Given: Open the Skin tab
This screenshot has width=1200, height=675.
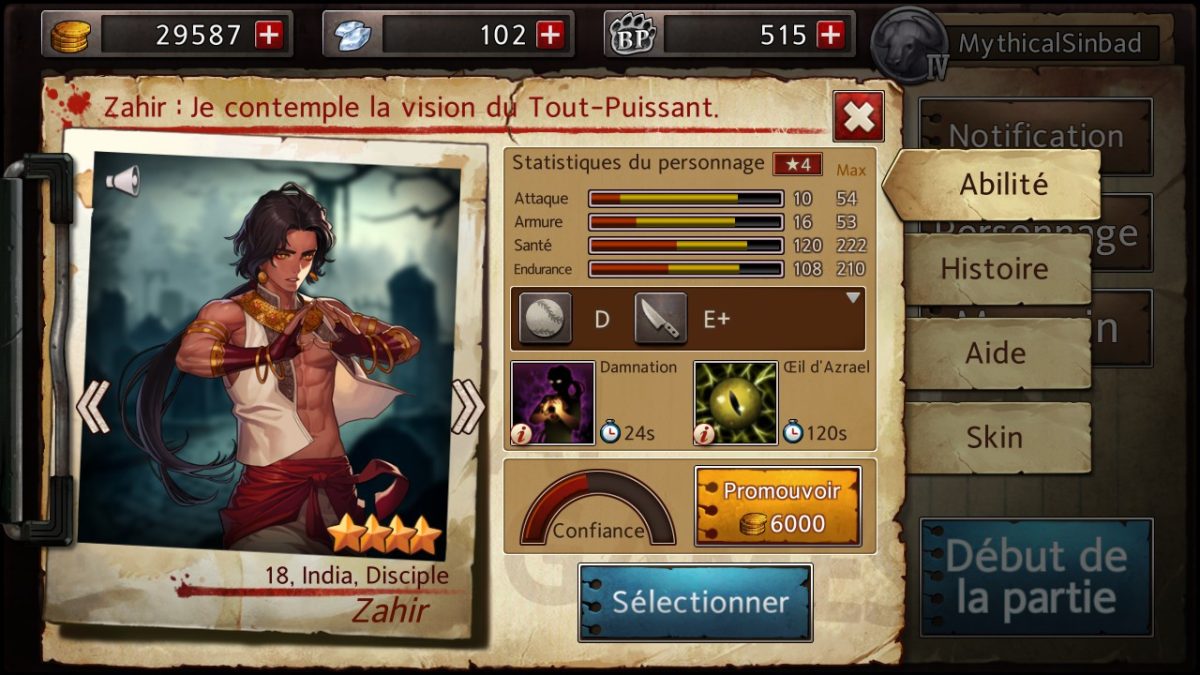Looking at the screenshot, I should [994, 438].
